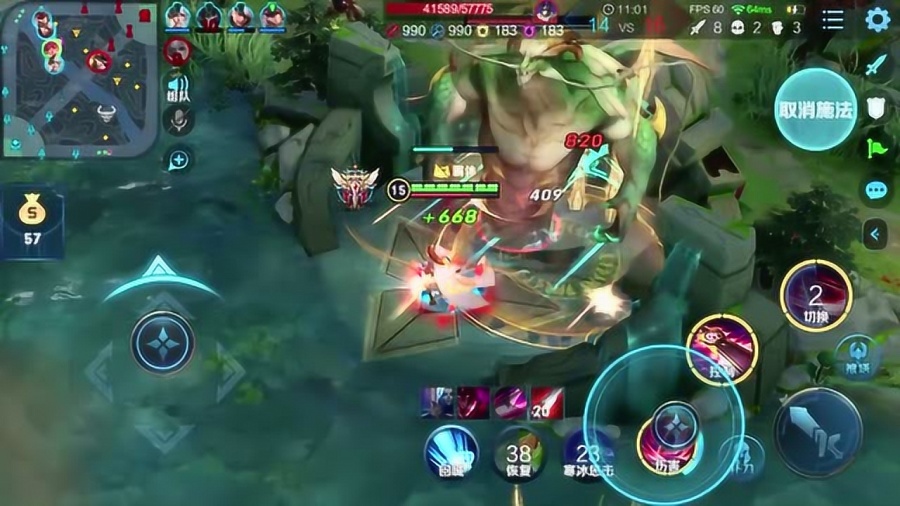The height and width of the screenshot is (506, 900).
Task: Tap the tower attack button
Action: coord(741,455)
